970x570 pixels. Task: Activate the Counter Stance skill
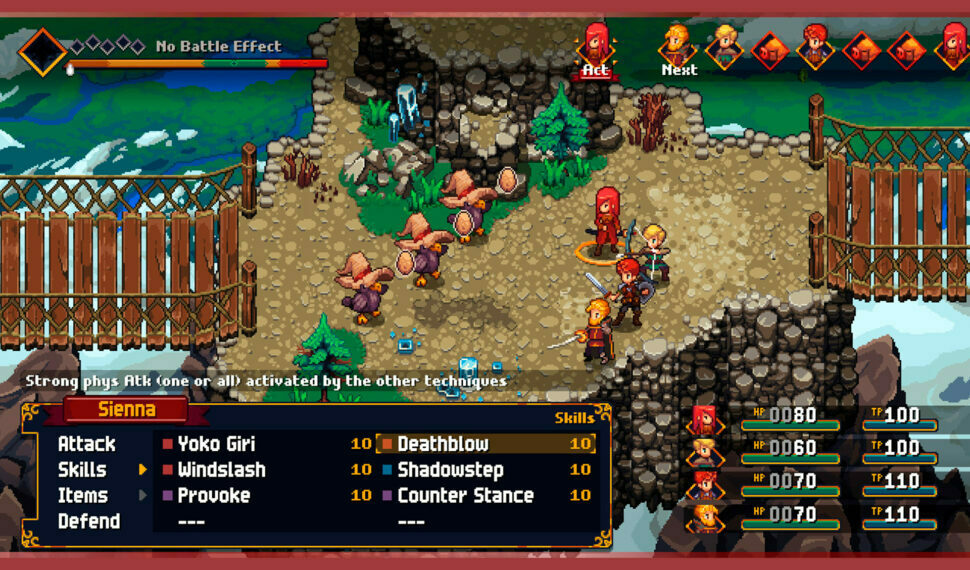465,496
